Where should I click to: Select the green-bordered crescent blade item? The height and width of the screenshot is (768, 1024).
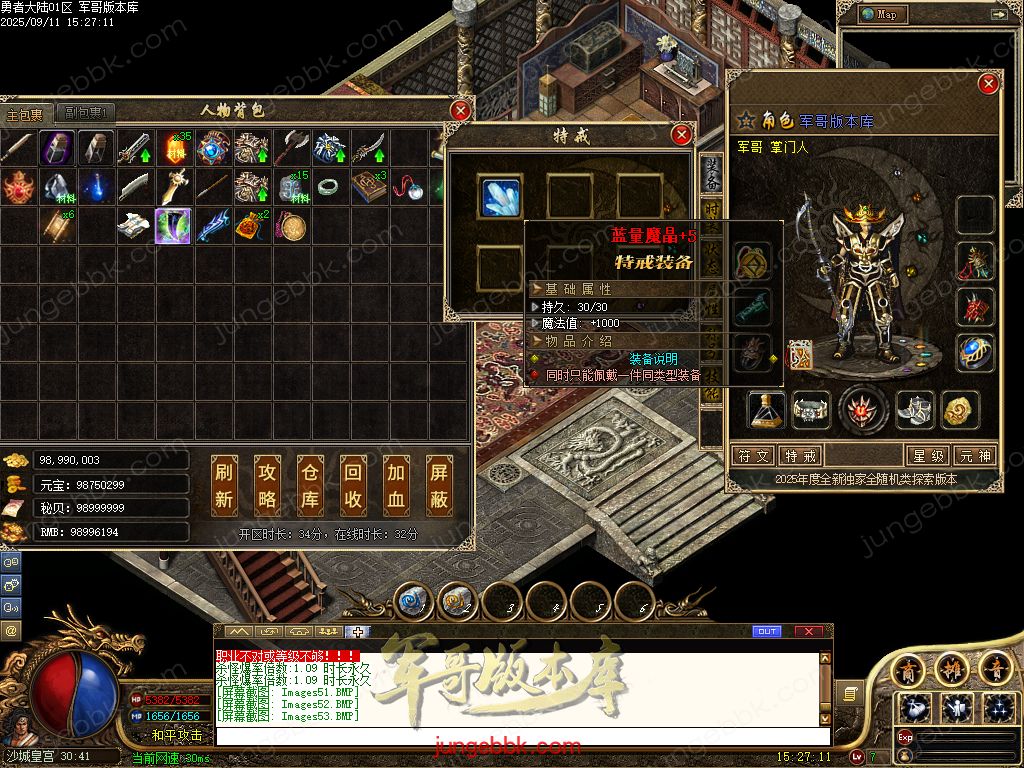click(173, 226)
